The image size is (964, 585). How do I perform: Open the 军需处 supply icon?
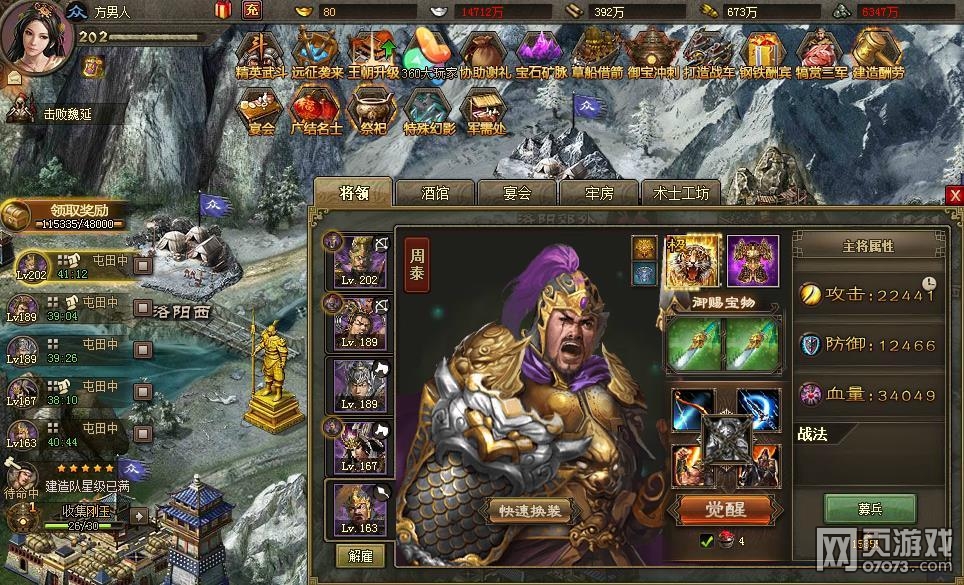[486, 110]
